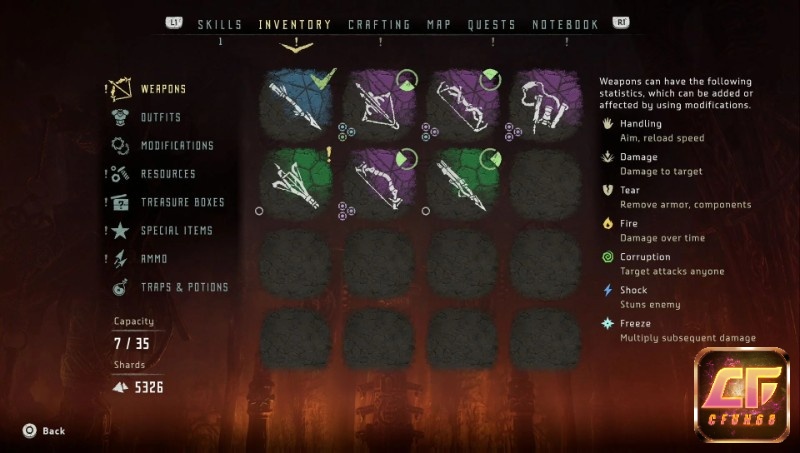Screen dimensions: 800x453
Task: Switch to the Skills tab
Action: point(220,25)
